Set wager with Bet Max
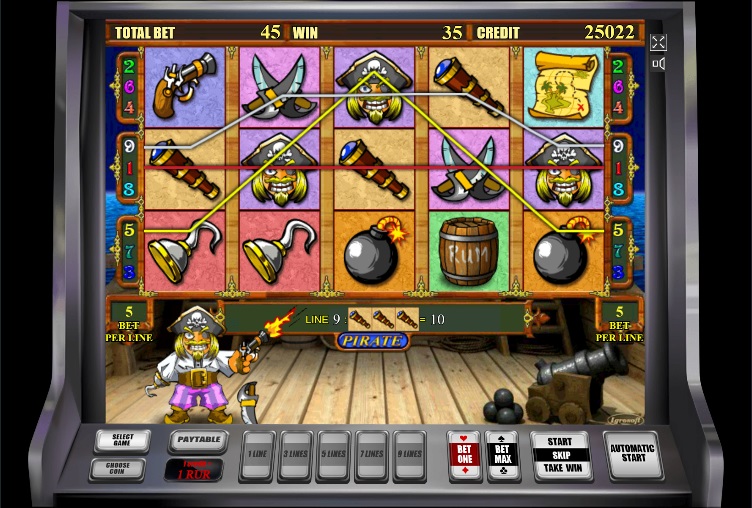This screenshot has width=752, height=508. pos(502,455)
